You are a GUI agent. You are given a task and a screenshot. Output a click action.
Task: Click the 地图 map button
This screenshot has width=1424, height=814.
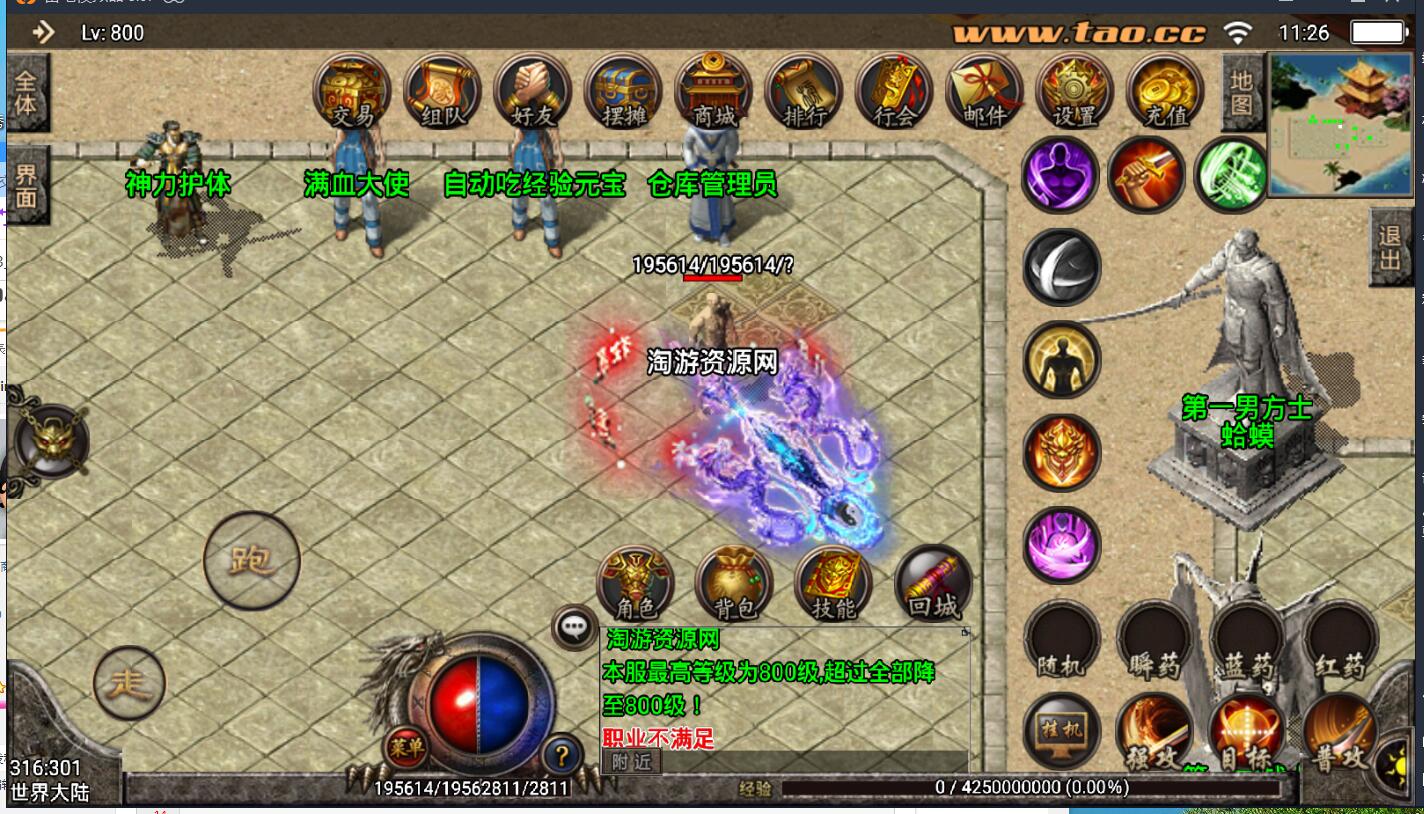[x=1241, y=92]
